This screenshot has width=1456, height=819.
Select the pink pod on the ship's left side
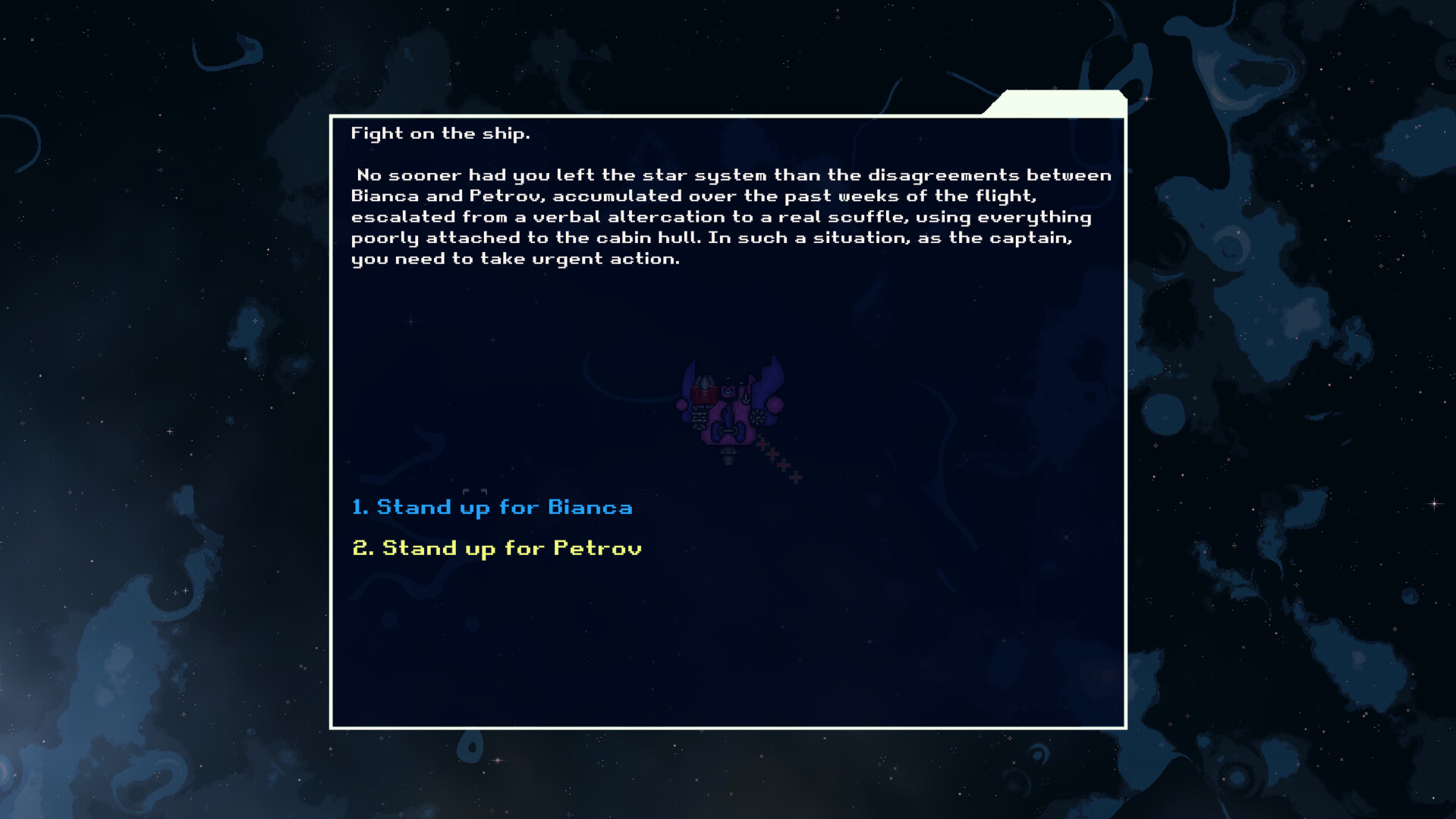pos(681,405)
